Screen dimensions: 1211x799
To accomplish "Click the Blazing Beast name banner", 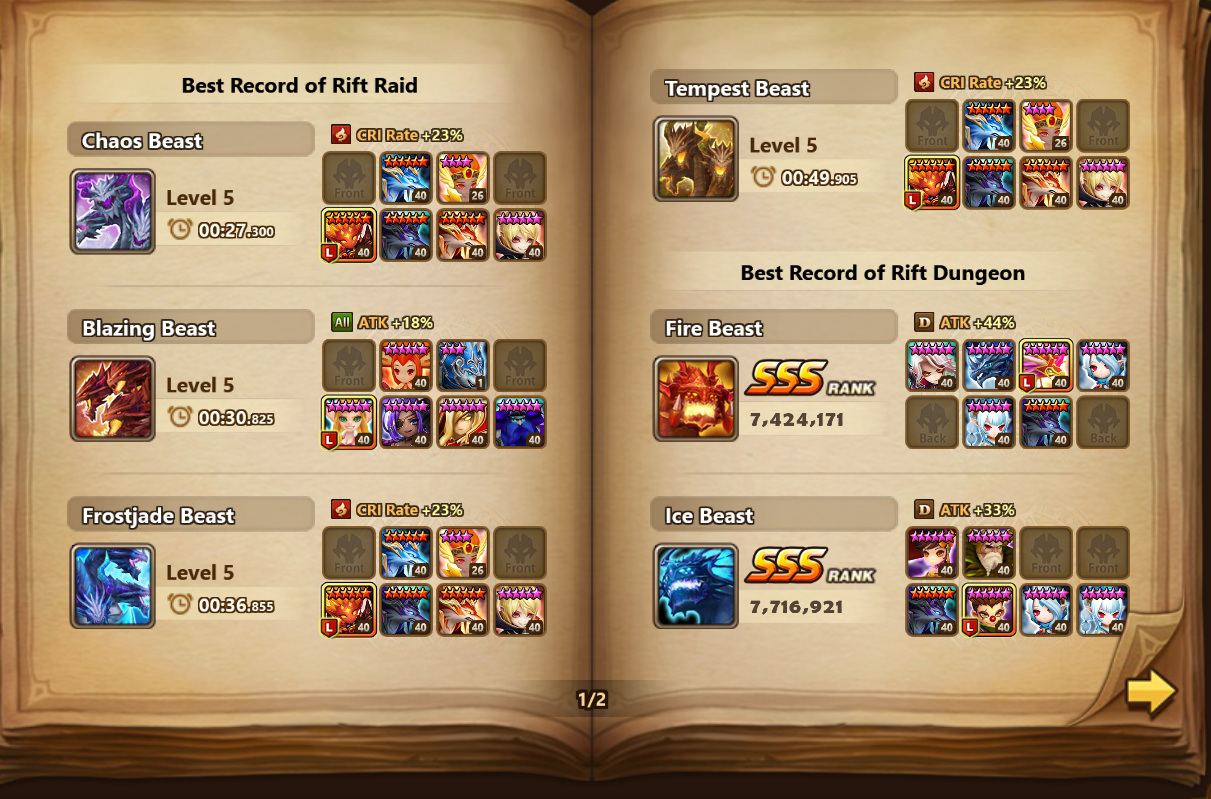I will (190, 328).
